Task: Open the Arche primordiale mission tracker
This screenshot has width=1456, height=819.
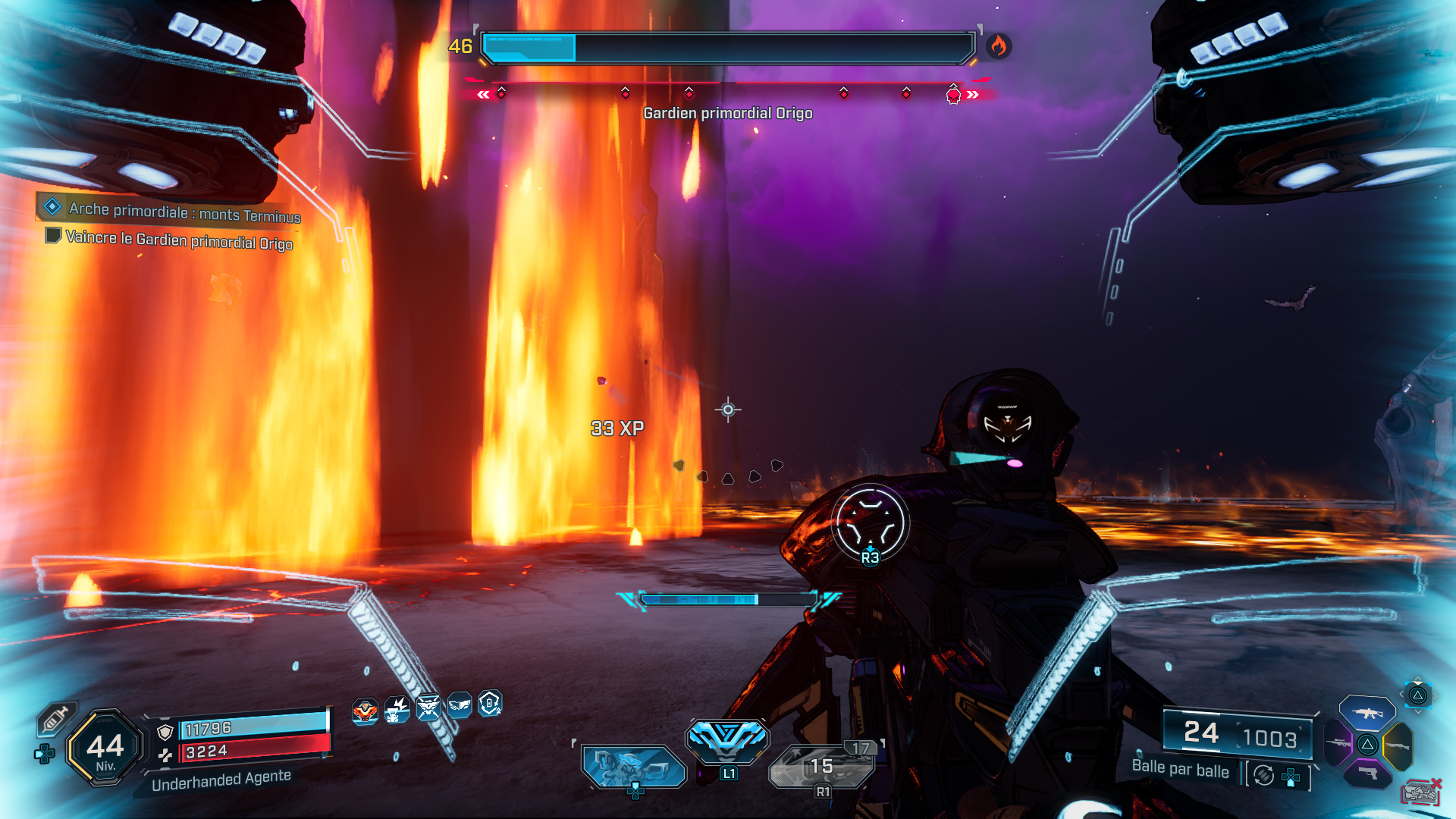Action: pos(184,212)
